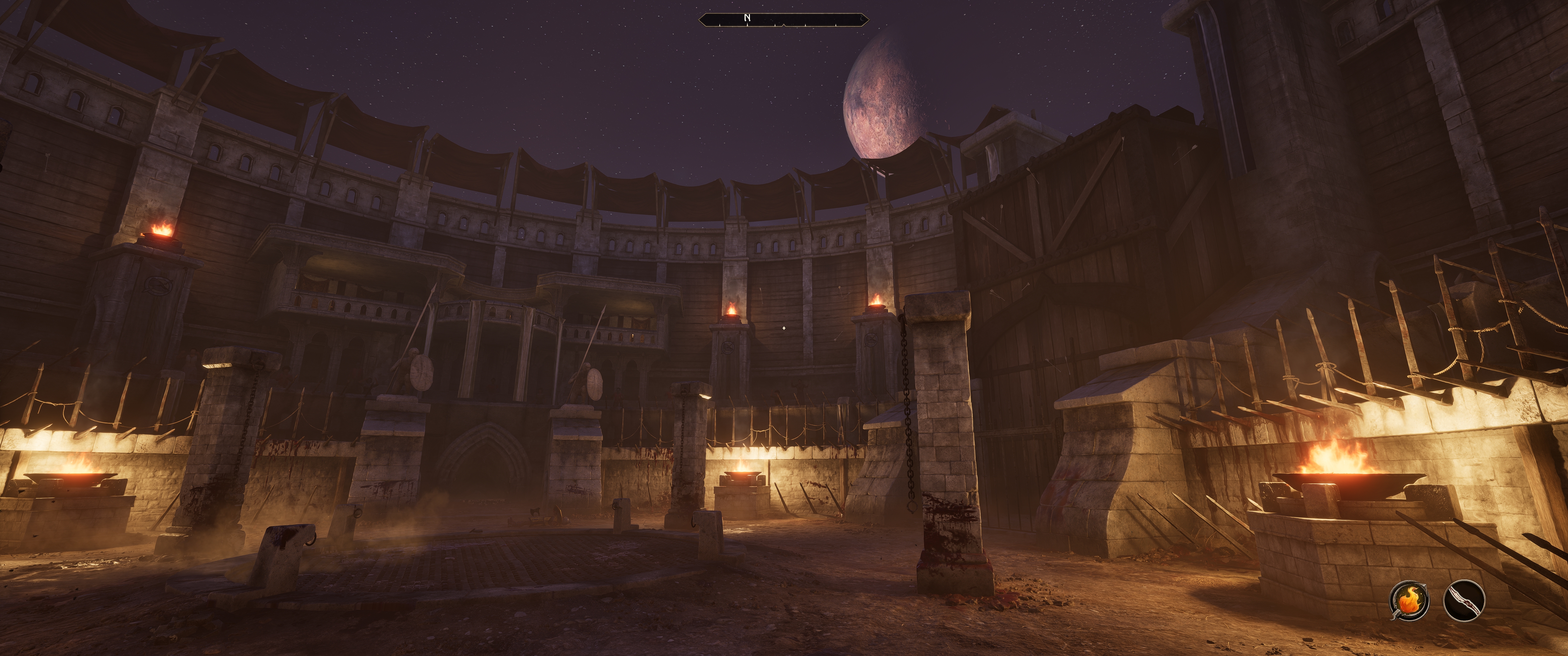The height and width of the screenshot is (656, 1568).
Task: Click the equipped bow weapon icon
Action: 1464,601
